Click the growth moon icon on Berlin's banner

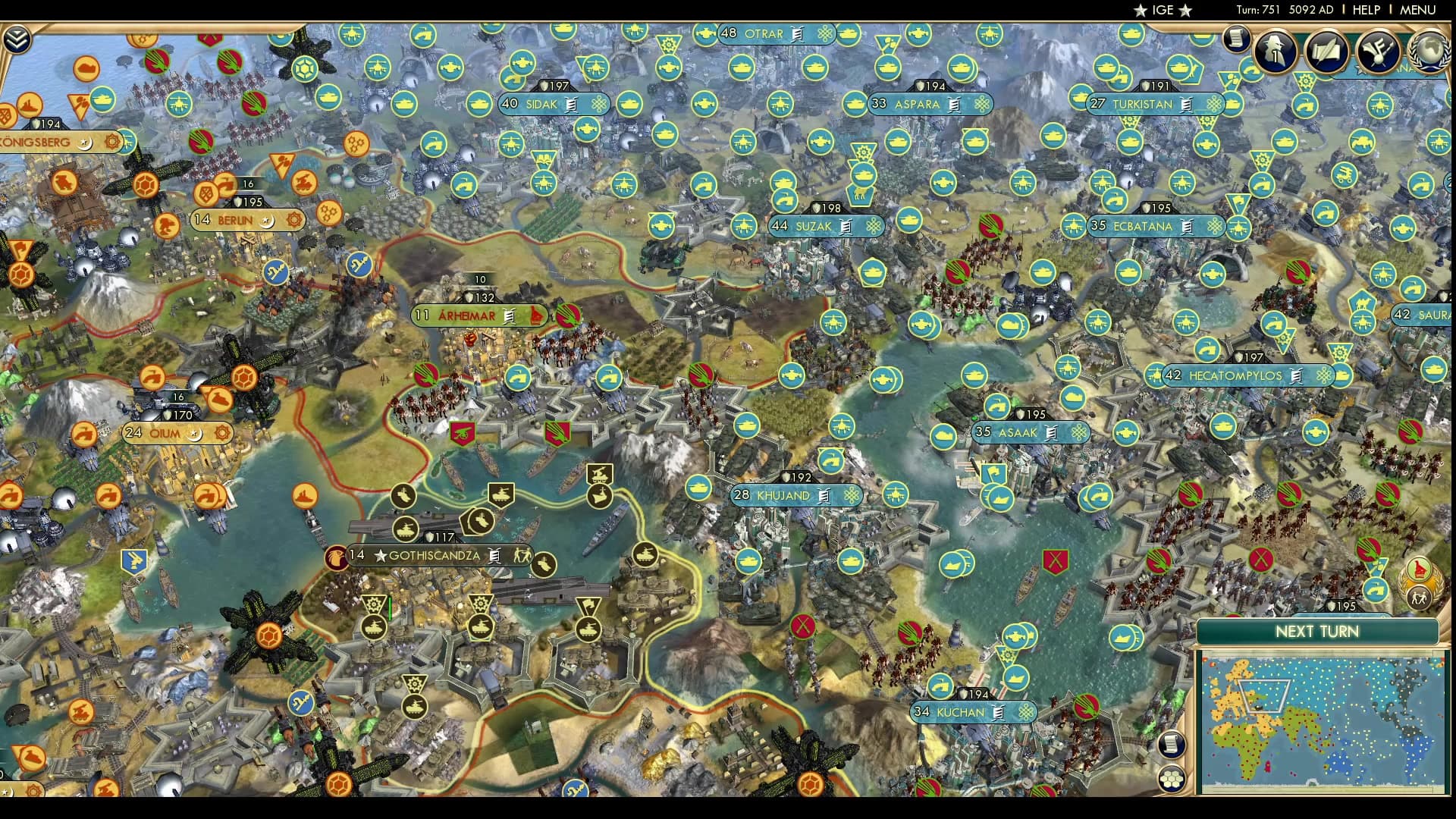coord(267,220)
